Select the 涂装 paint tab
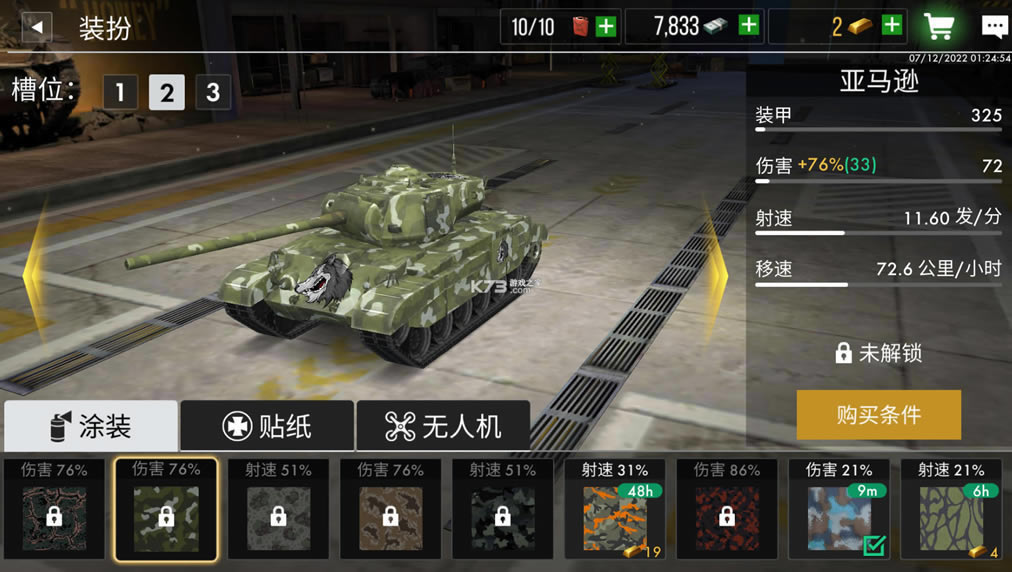The height and width of the screenshot is (572, 1012). 91,427
